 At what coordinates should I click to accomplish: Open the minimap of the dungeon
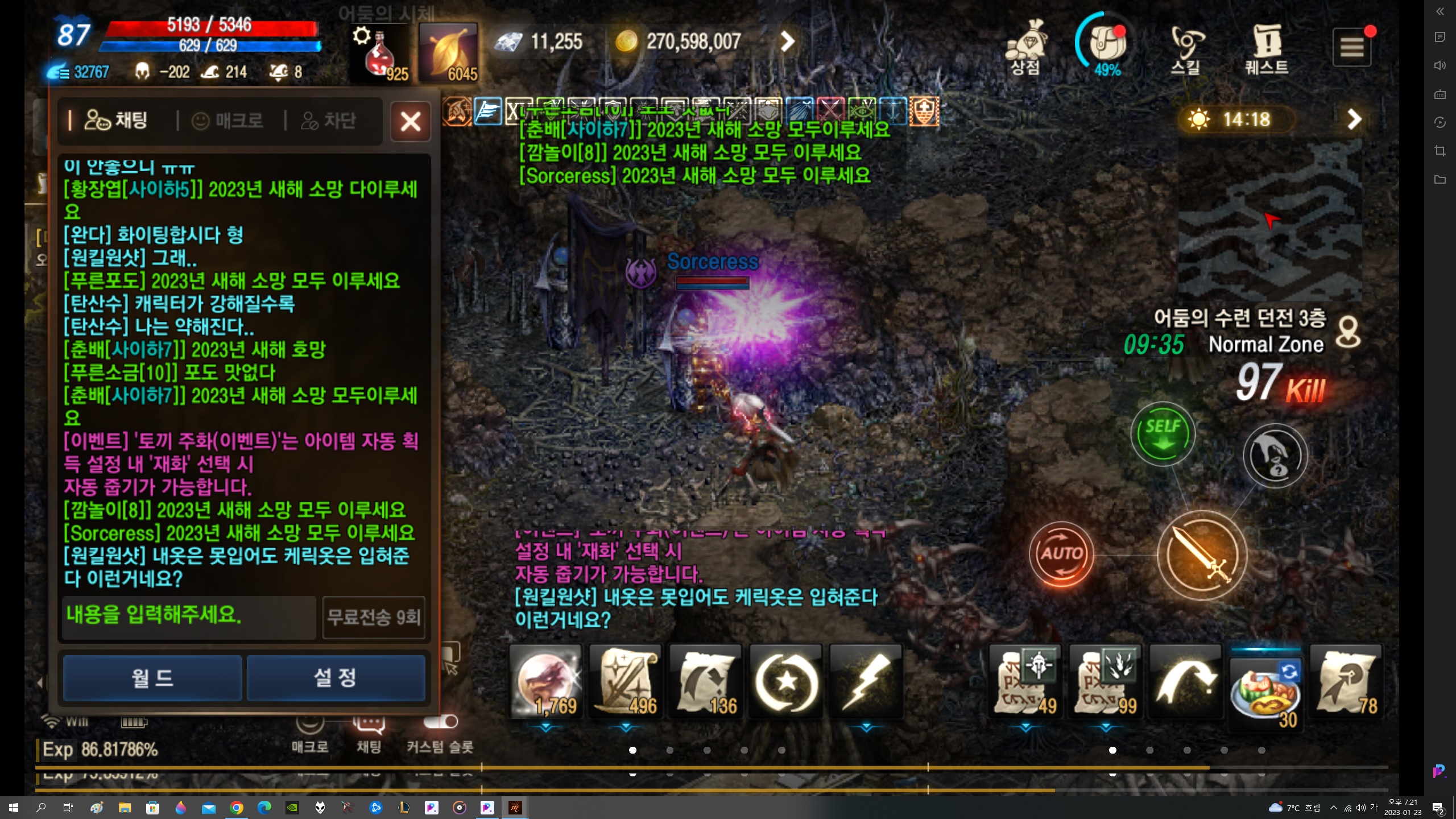(x=1269, y=222)
